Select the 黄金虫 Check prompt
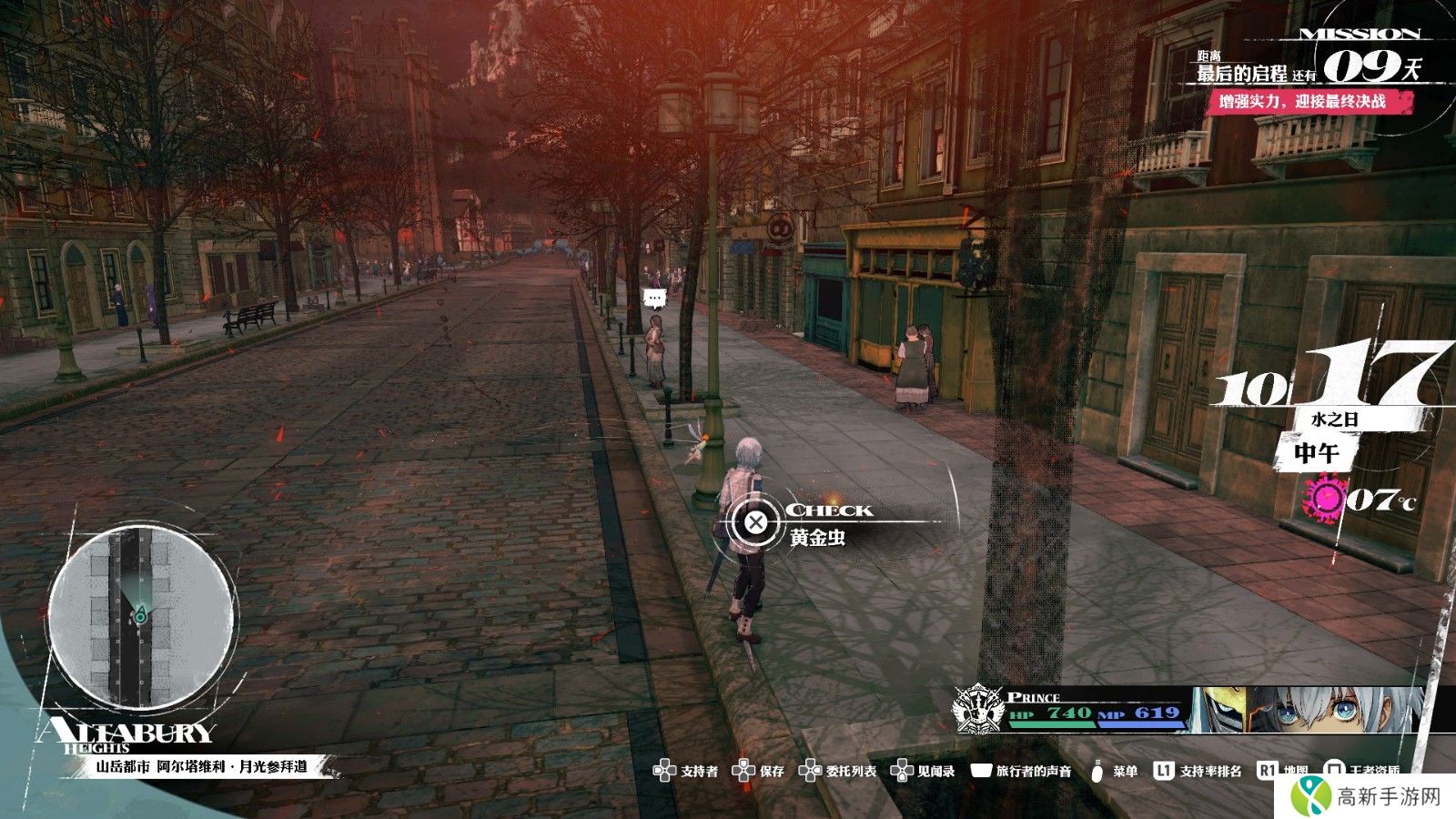The width and height of the screenshot is (1456, 819). (757, 522)
